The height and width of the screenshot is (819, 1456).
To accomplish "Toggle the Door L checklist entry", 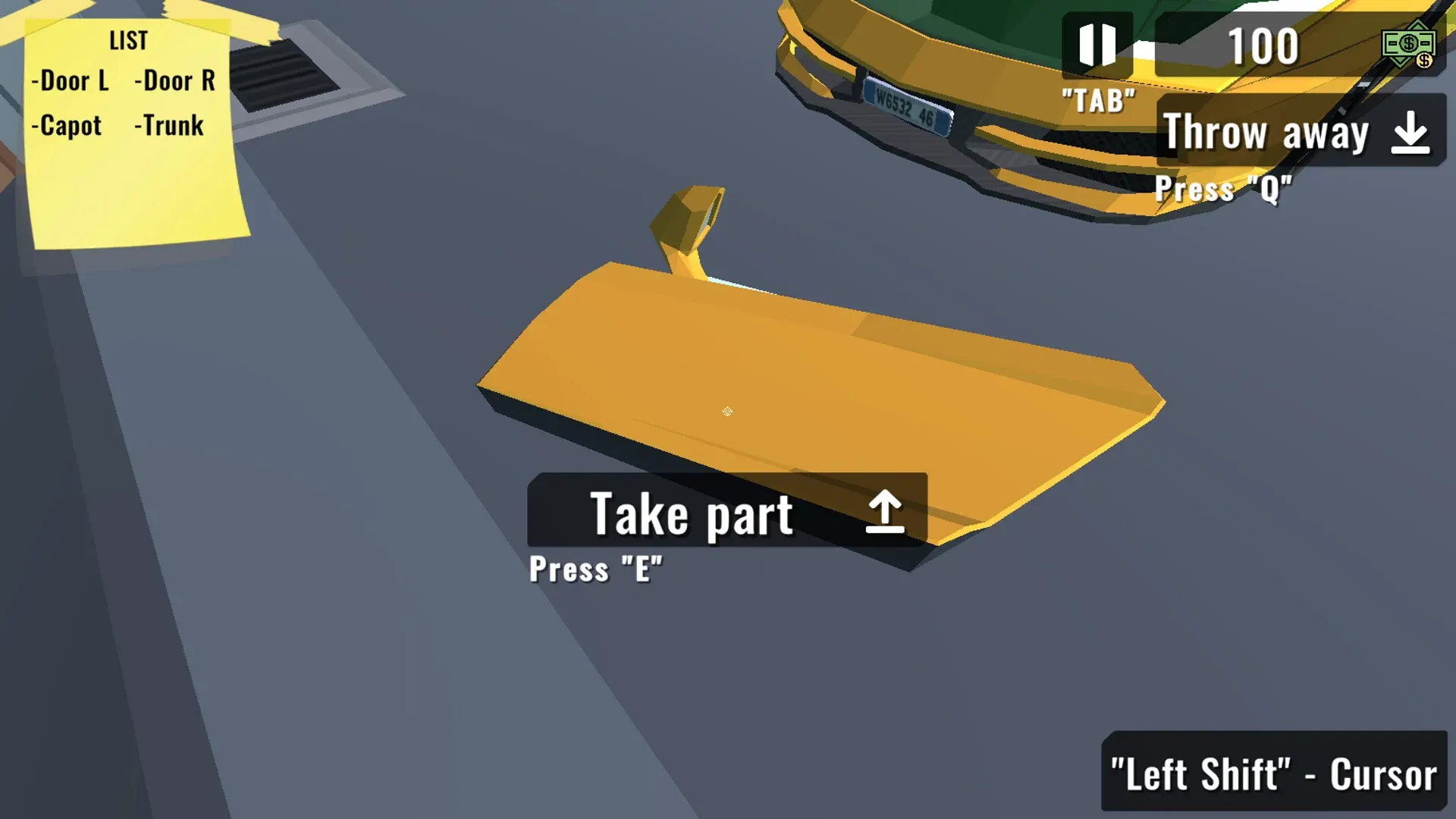I will (72, 81).
